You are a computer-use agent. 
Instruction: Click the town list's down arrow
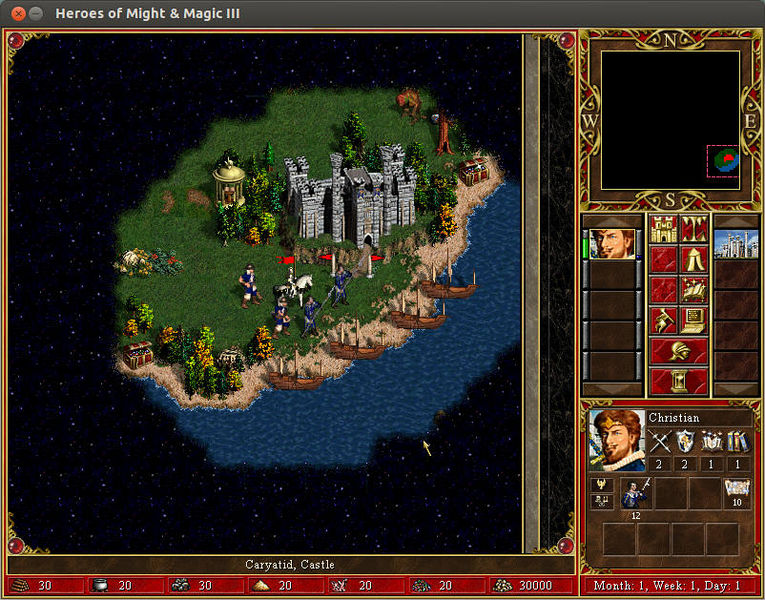pyautogui.click(x=737, y=388)
